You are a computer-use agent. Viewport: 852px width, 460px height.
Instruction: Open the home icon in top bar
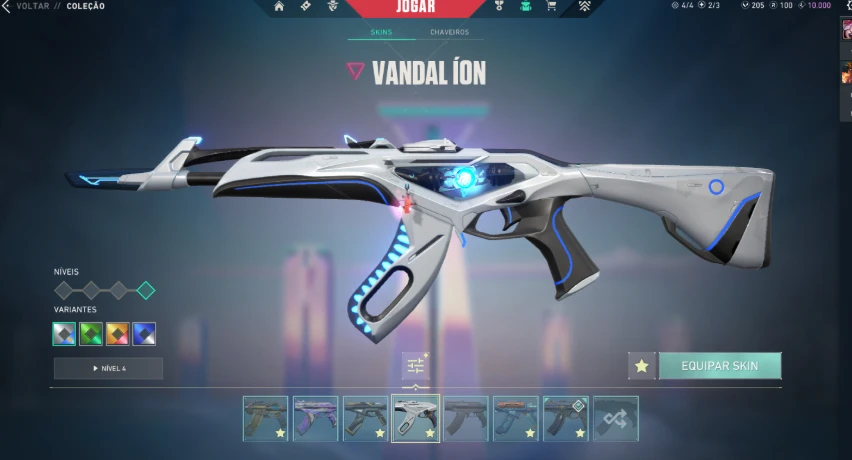(279, 6)
